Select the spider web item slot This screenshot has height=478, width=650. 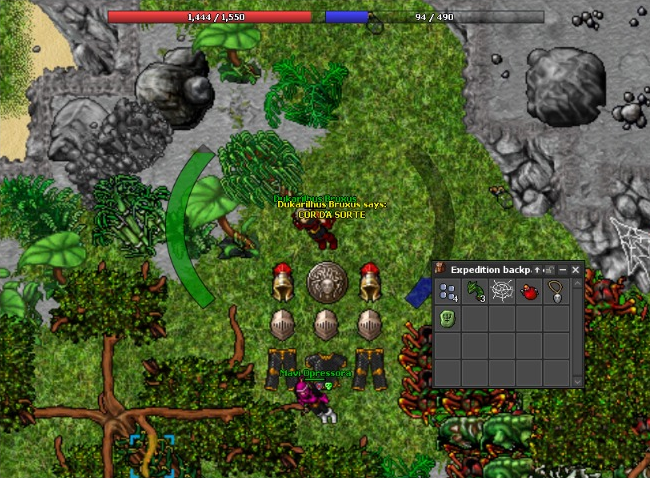501,293
